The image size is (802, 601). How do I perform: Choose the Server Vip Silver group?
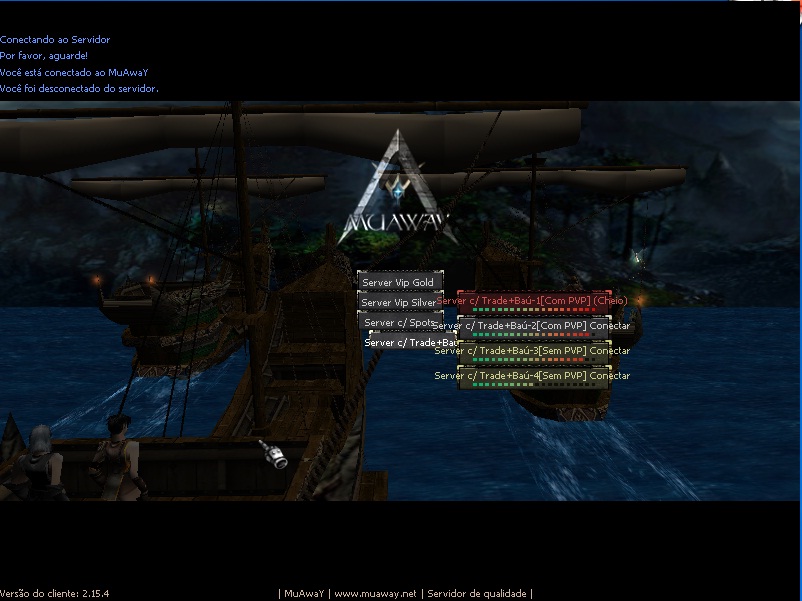tap(399, 302)
